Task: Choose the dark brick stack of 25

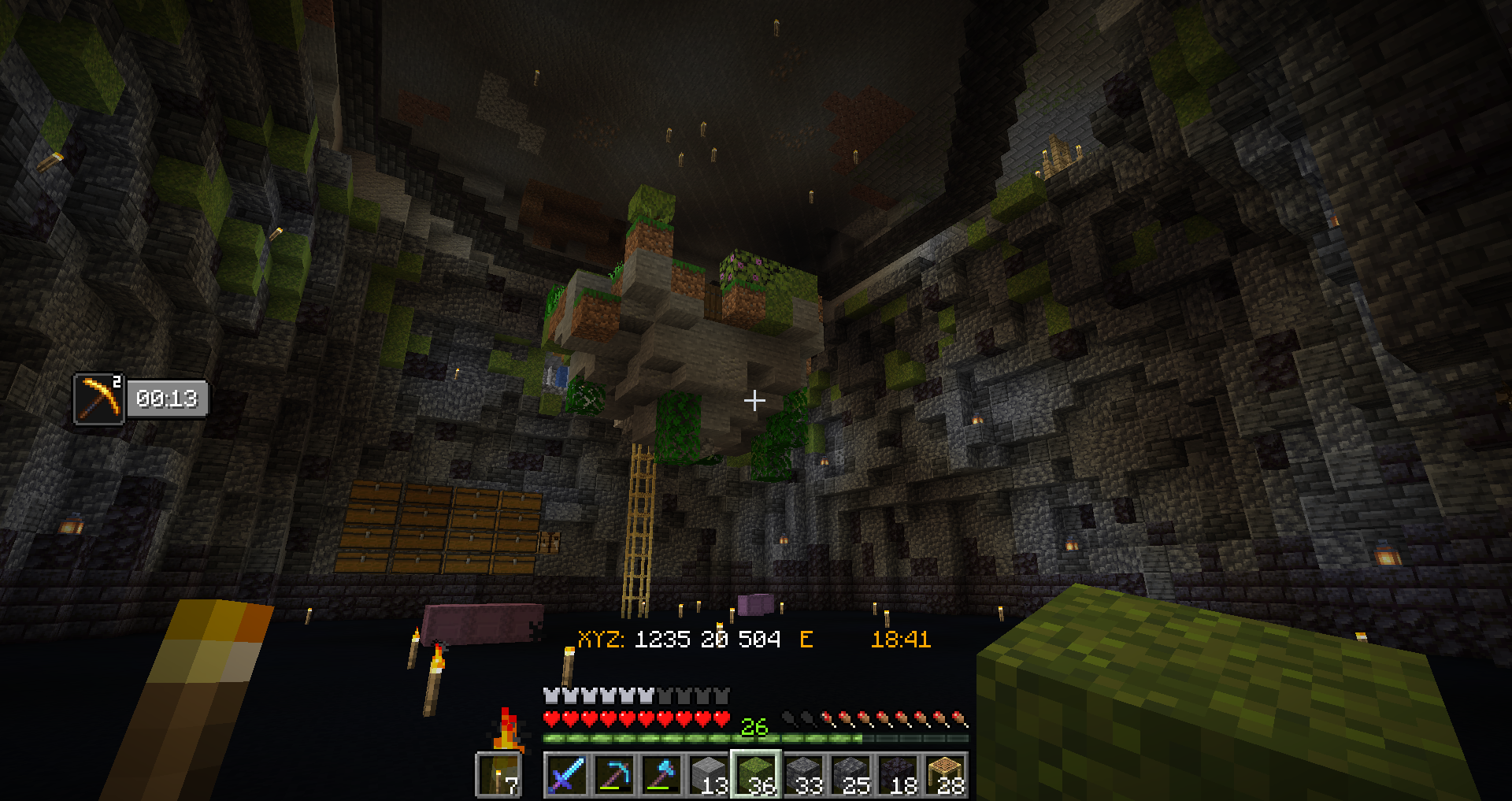Action: (x=850, y=775)
